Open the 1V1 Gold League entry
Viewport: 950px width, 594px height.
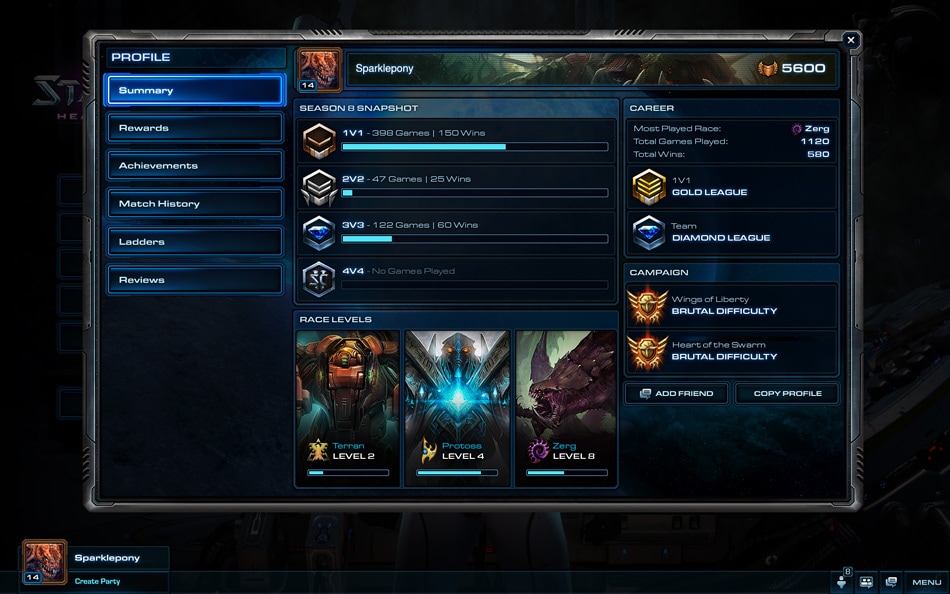click(733, 187)
